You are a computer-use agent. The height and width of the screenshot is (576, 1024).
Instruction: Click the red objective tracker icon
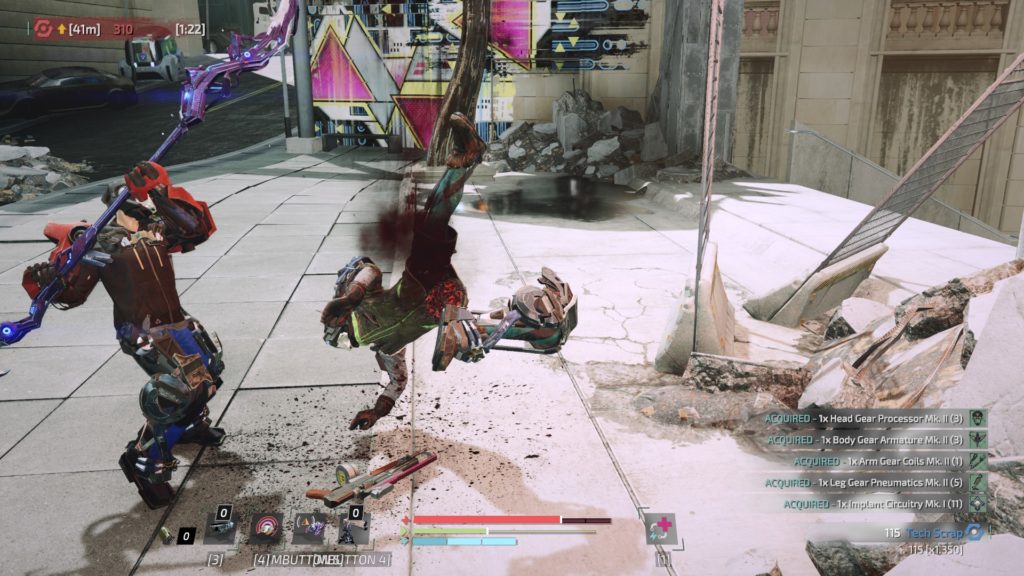click(44, 29)
